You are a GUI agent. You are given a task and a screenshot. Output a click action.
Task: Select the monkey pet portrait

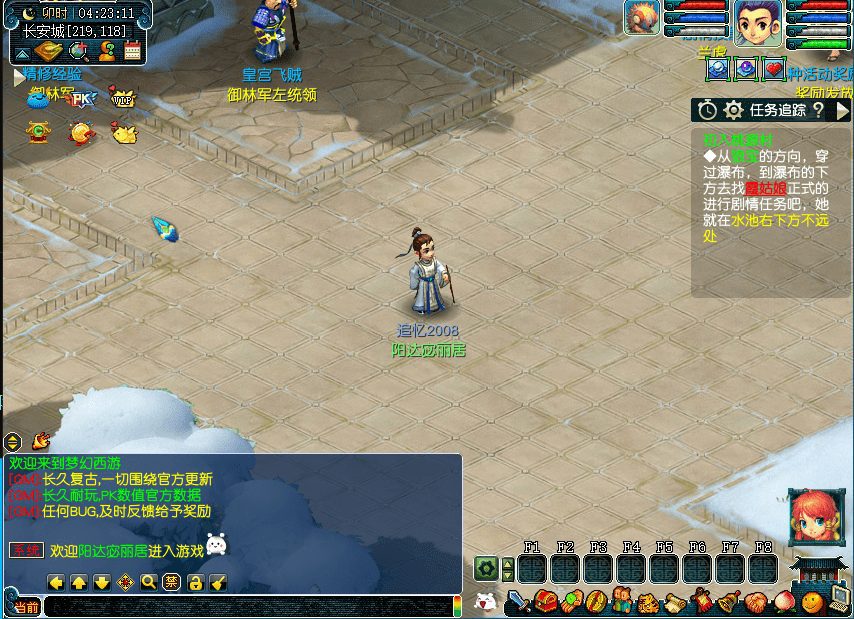coord(642,17)
